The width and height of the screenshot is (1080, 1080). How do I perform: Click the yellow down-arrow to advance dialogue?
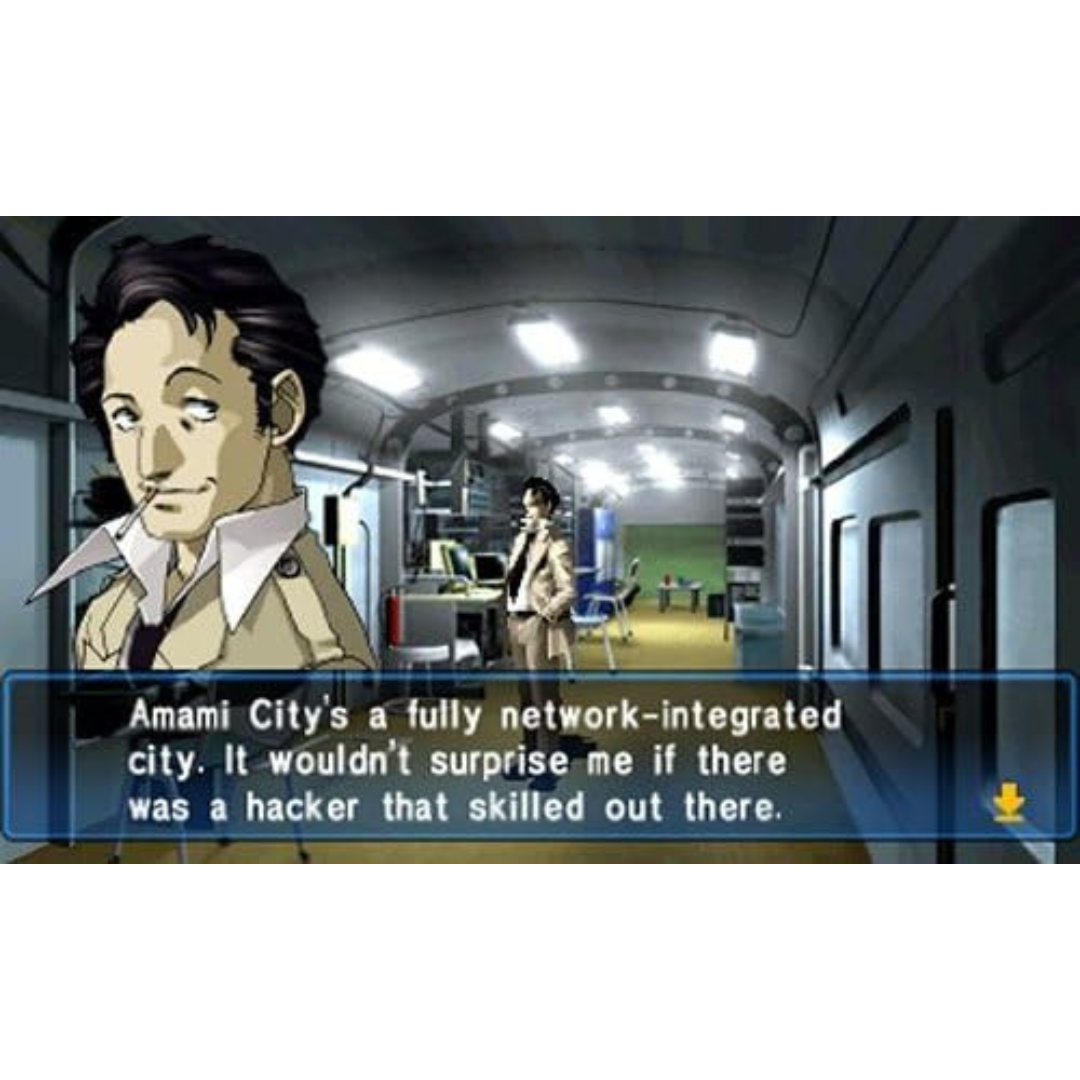click(x=1008, y=802)
